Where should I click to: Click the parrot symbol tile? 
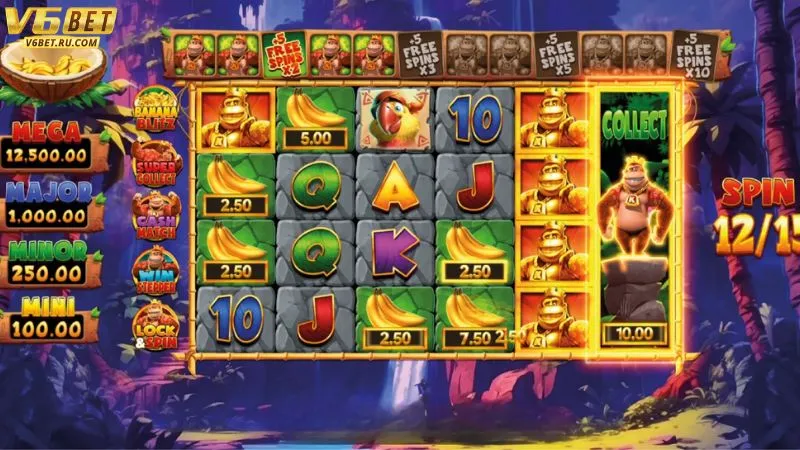pyautogui.click(x=395, y=118)
